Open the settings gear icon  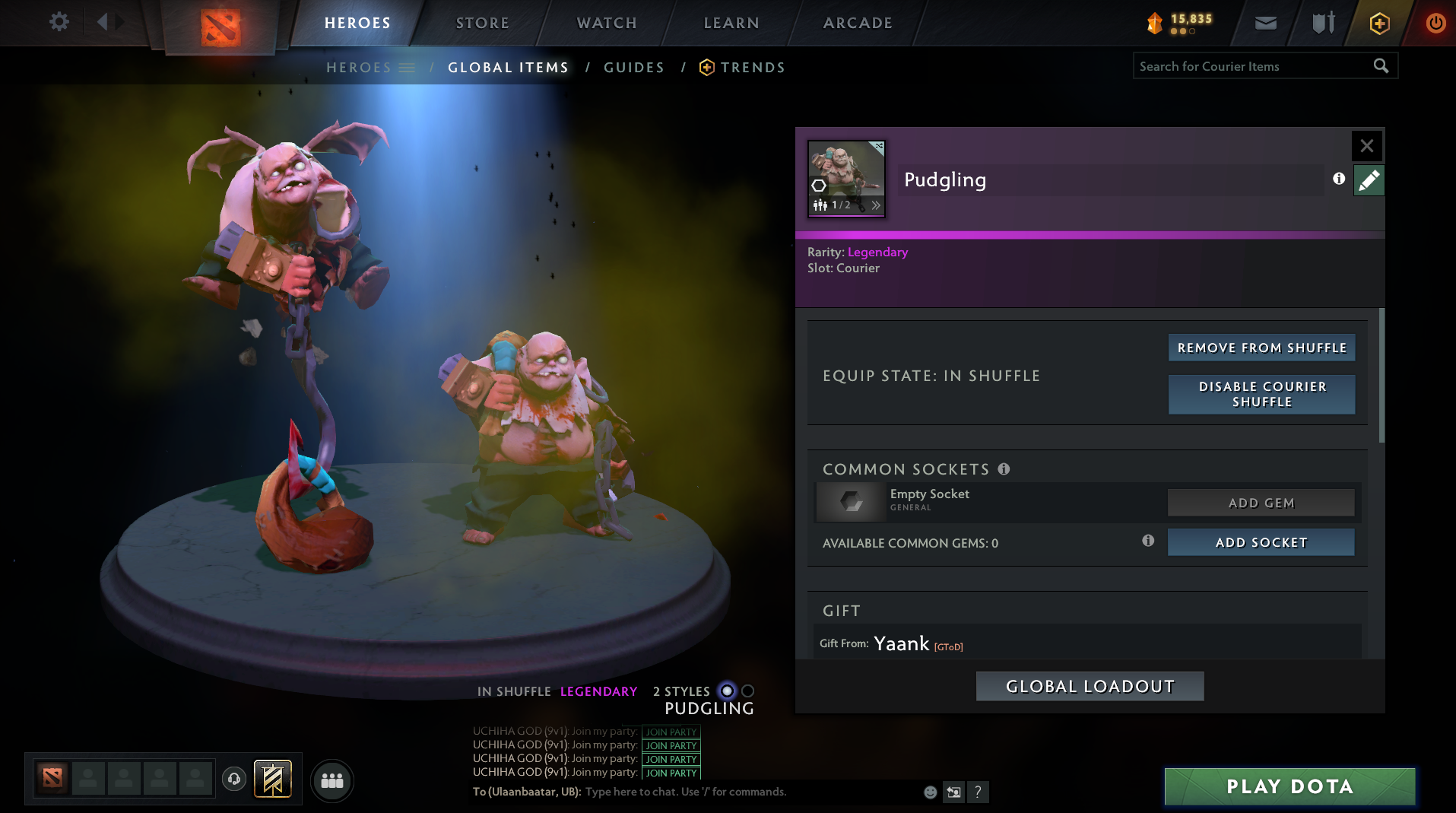59,22
